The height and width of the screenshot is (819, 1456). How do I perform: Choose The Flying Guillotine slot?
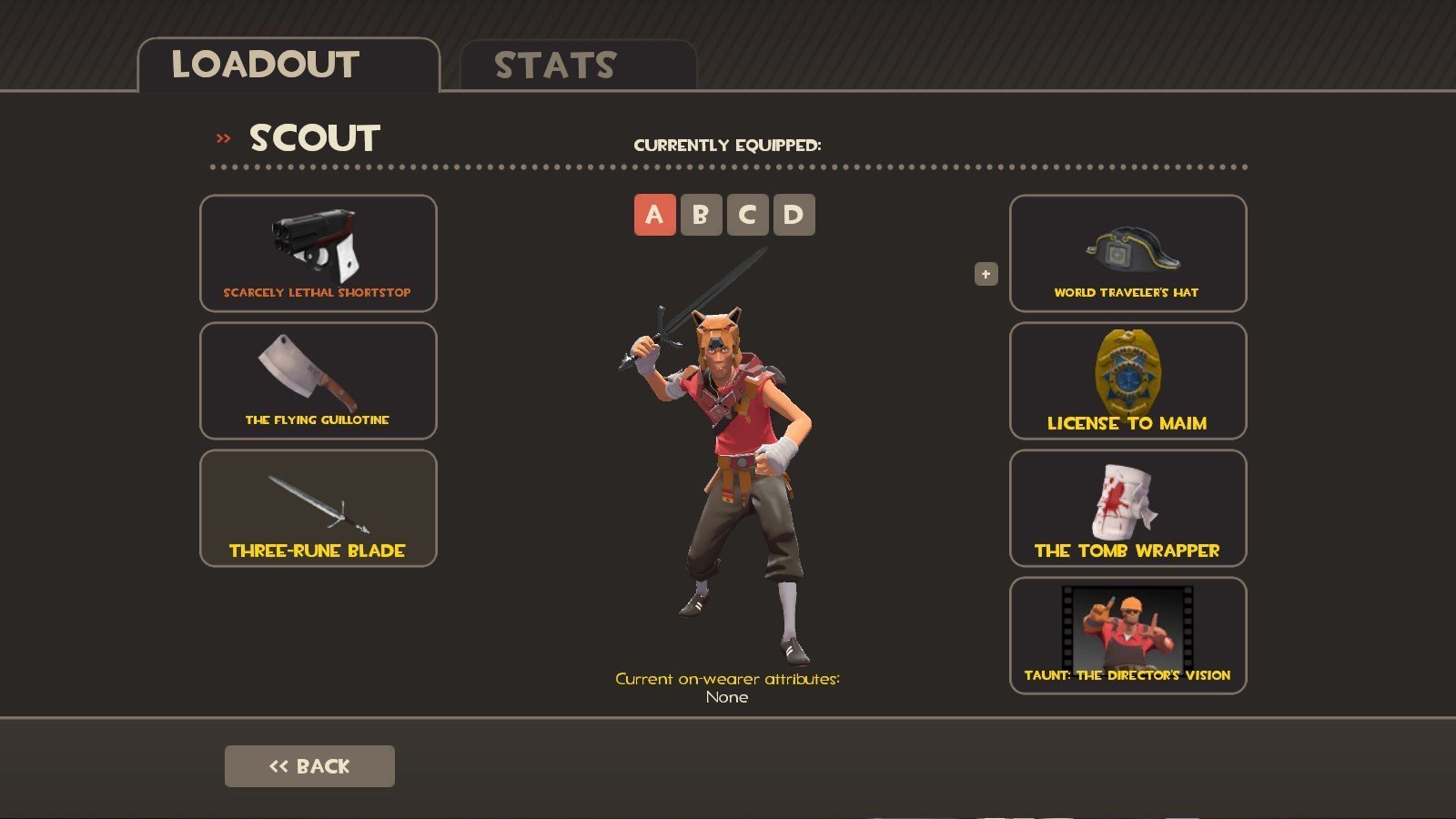tap(318, 380)
